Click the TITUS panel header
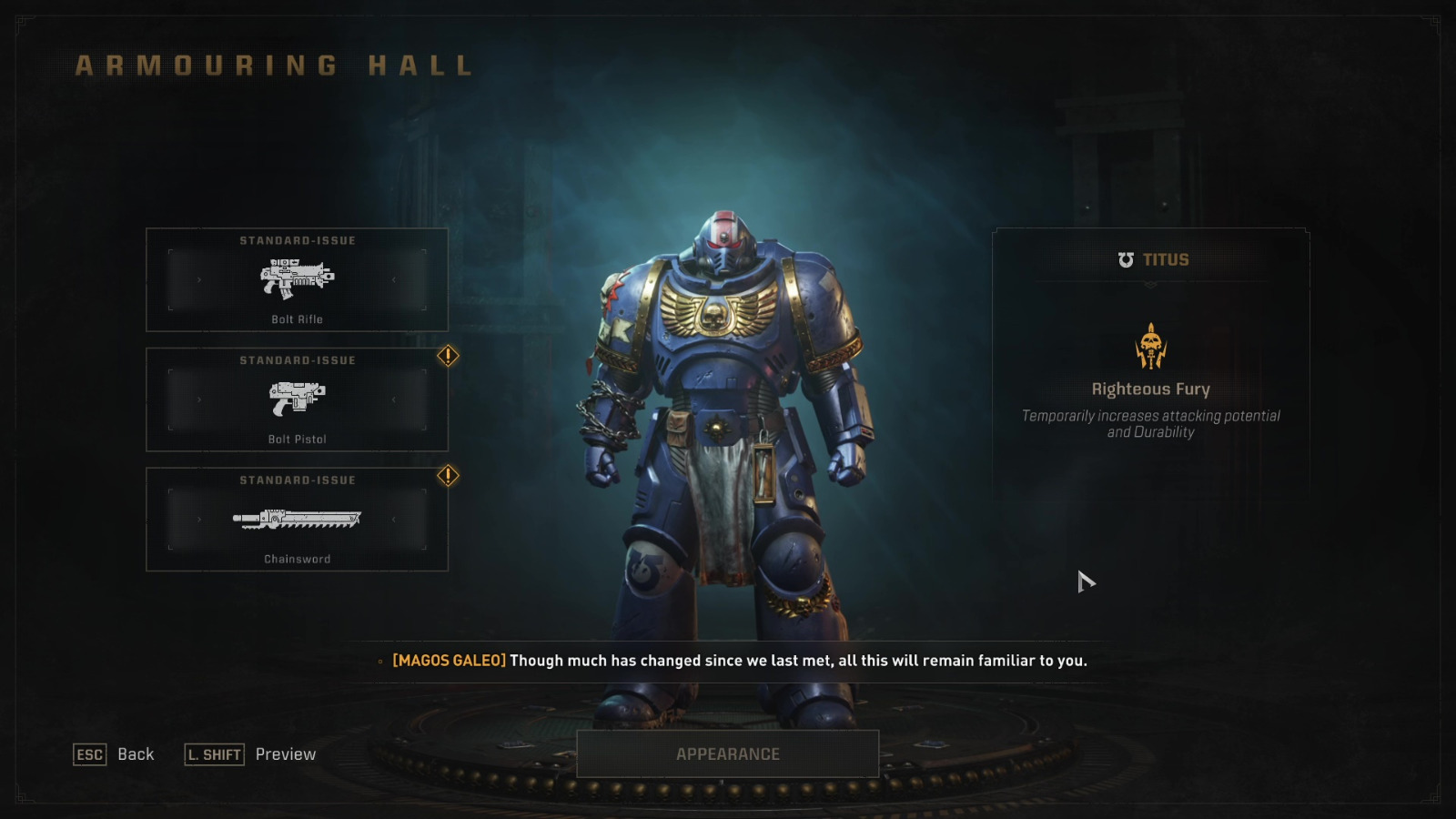1456x819 pixels. coord(1149,259)
